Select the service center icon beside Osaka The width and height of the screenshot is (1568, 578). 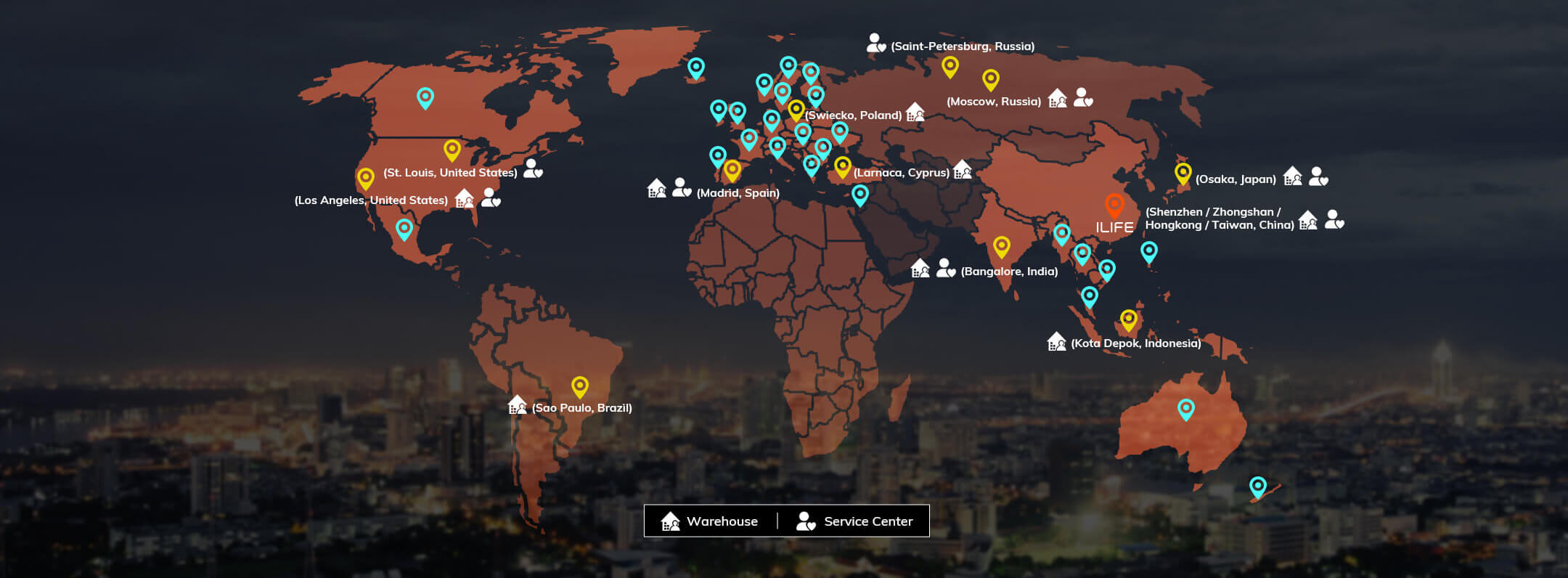(x=1318, y=176)
